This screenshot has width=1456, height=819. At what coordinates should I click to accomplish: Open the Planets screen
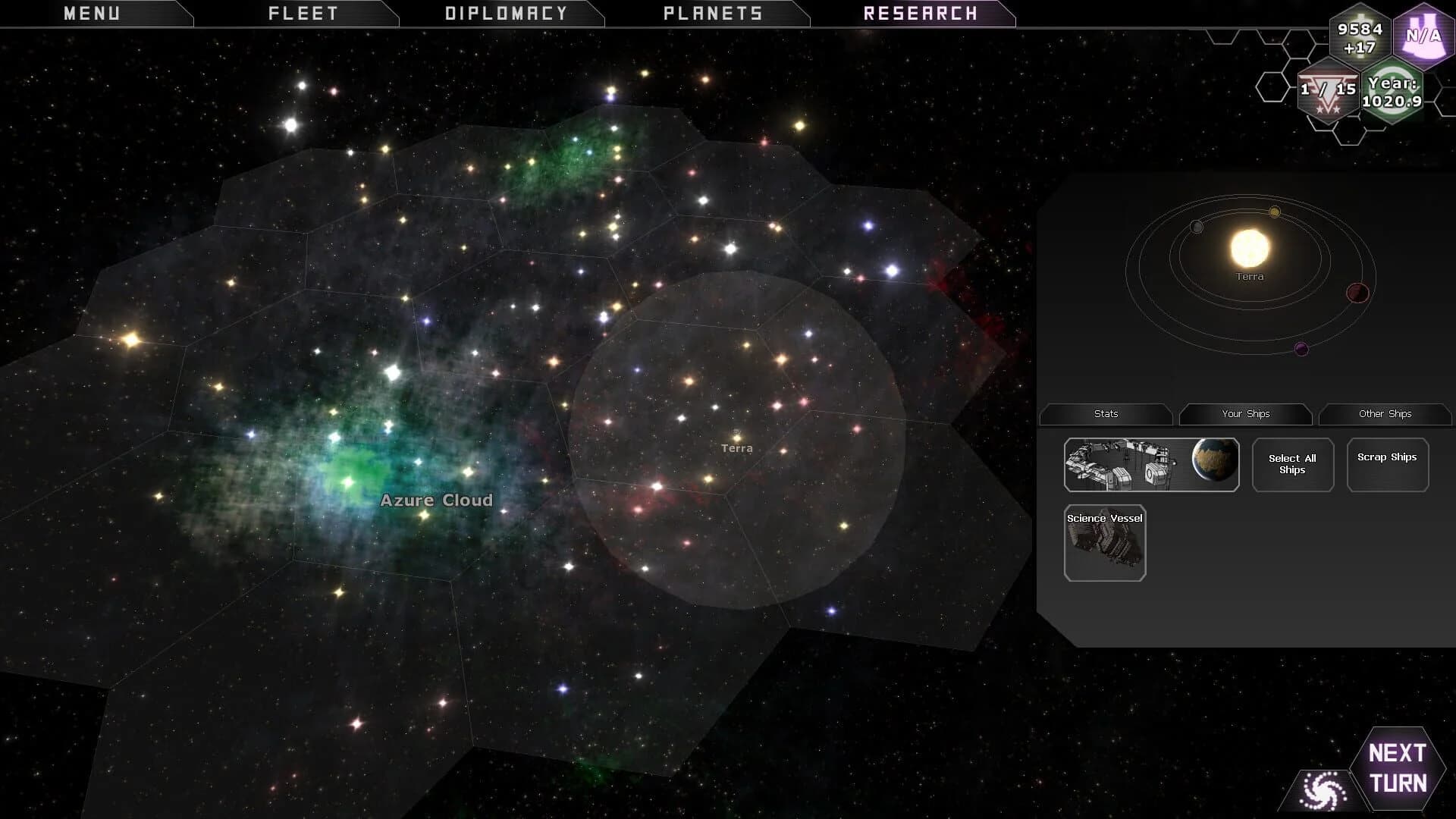click(713, 12)
